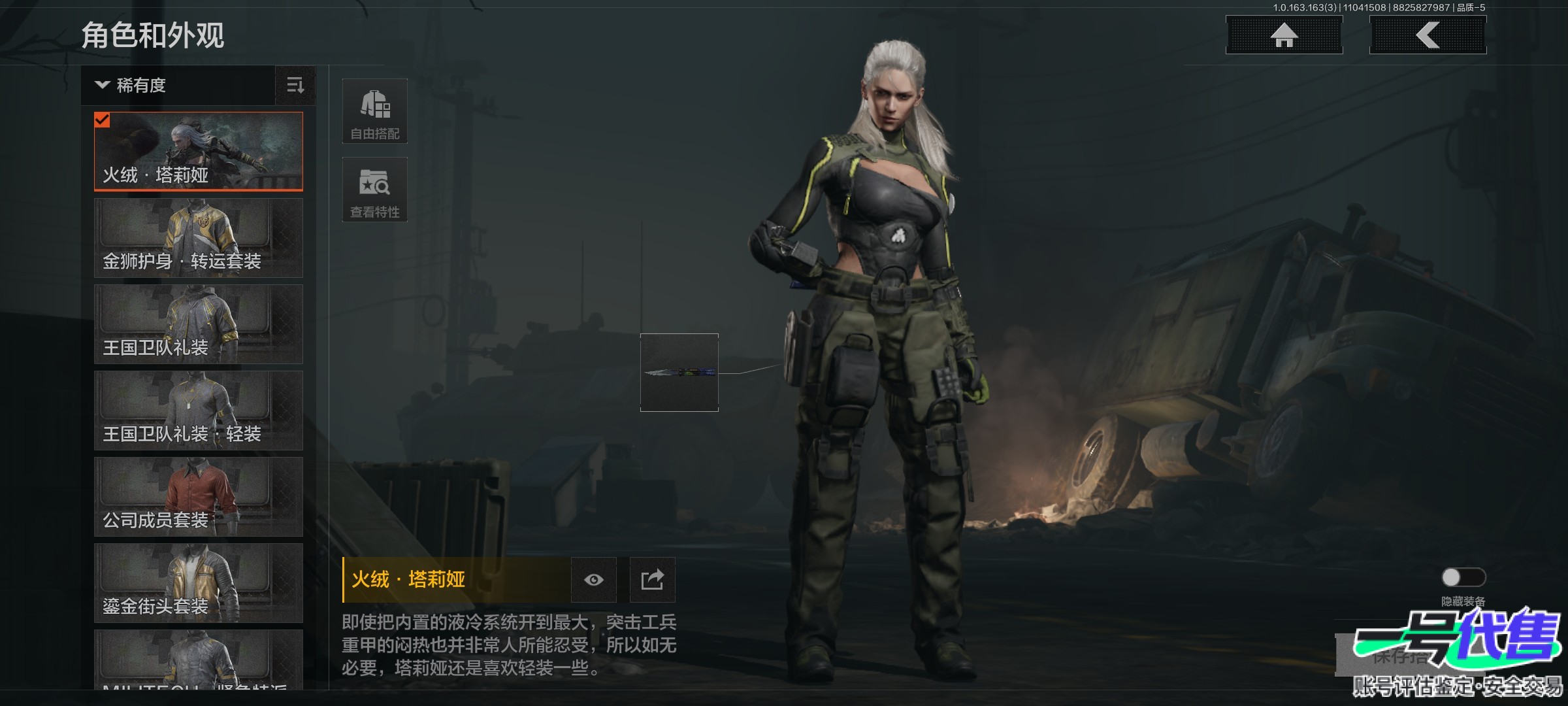
Task: Pick the 王国卫队礼装·轻装 outfit
Action: coord(199,411)
